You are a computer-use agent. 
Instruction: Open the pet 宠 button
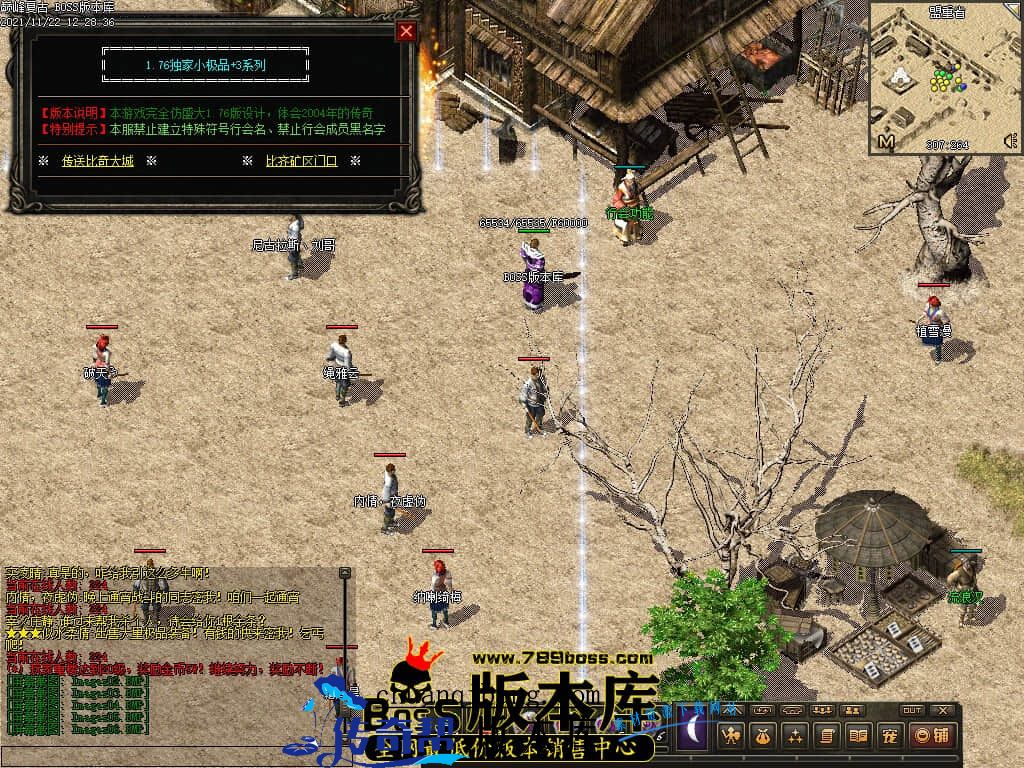(888, 737)
